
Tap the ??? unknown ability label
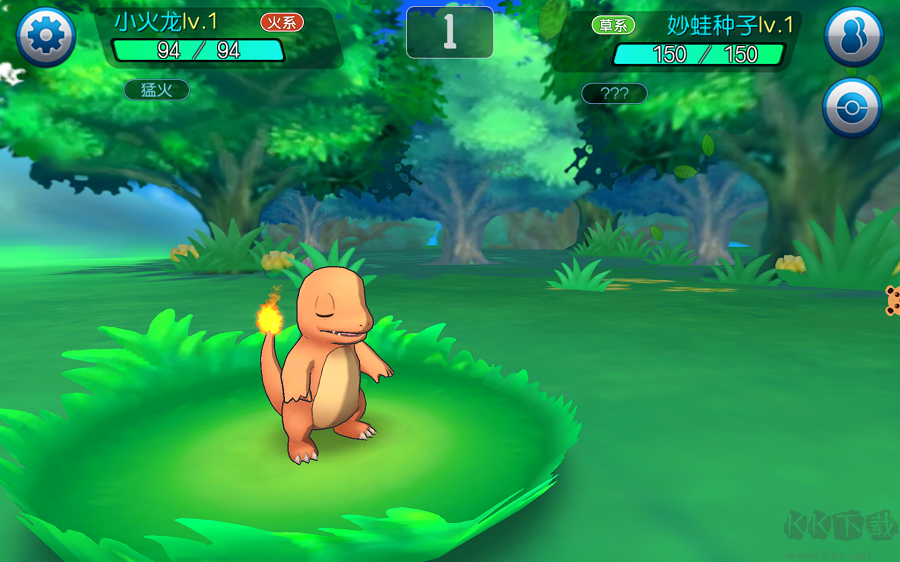pos(614,94)
